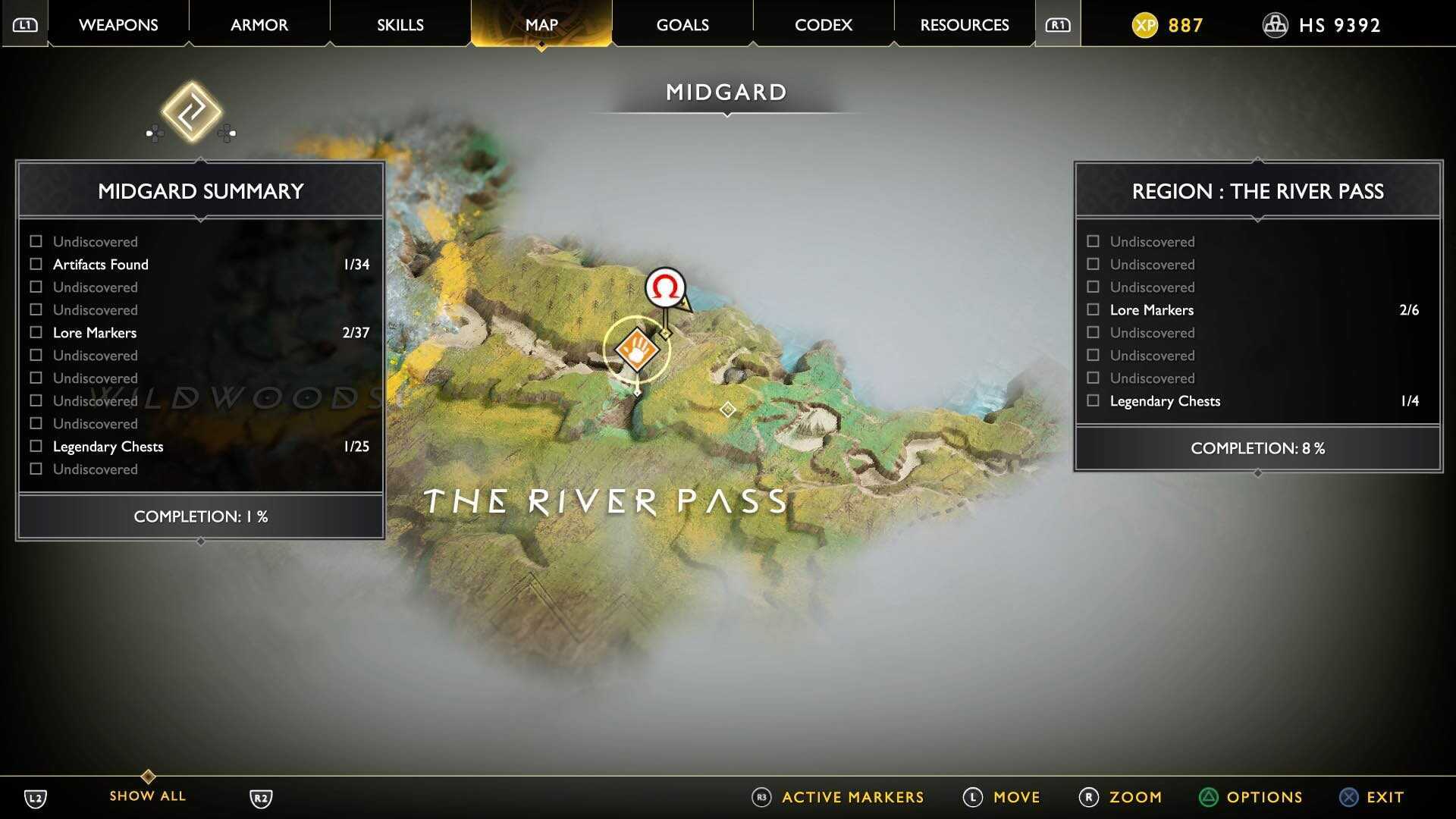This screenshot has height=819, width=1456.
Task: Expand the Midgard Summary panel header
Action: (x=199, y=190)
